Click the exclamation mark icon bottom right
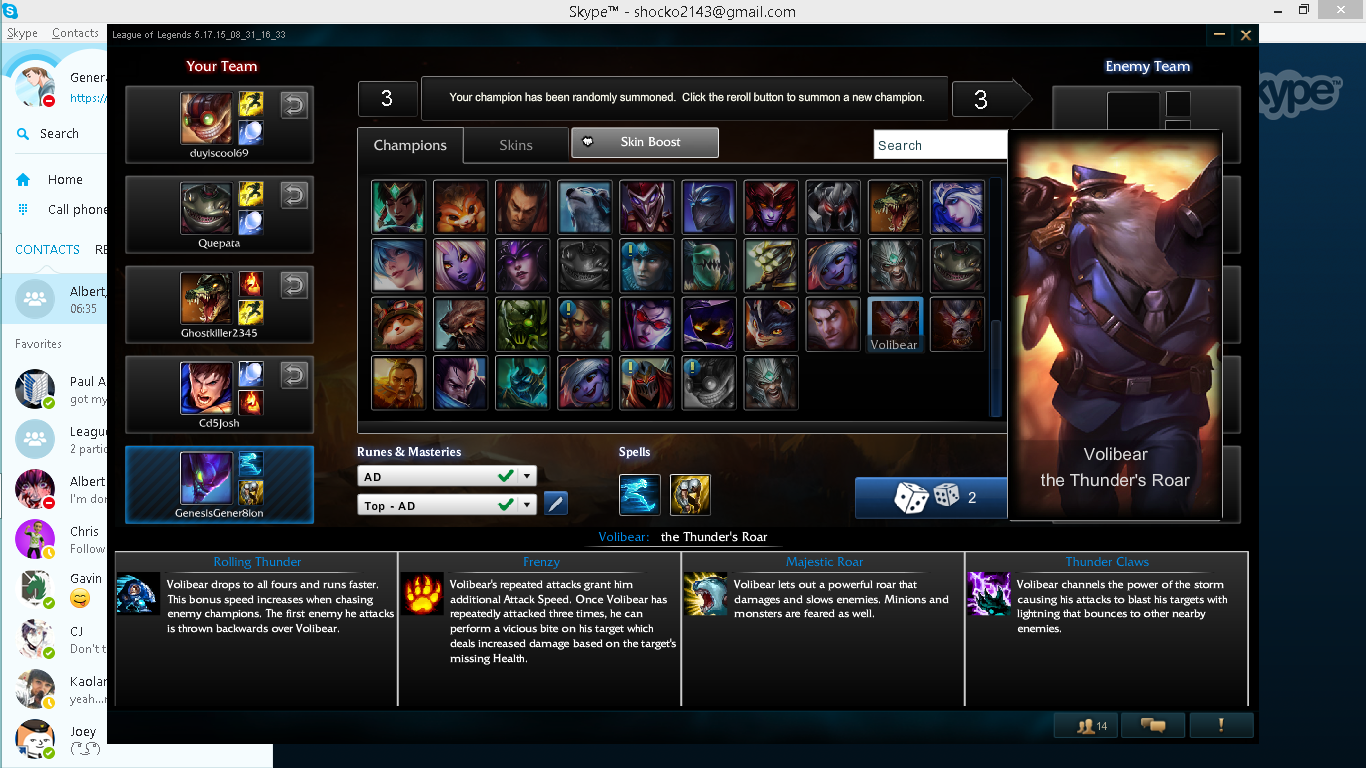This screenshot has height=768, width=1366. [x=1221, y=725]
